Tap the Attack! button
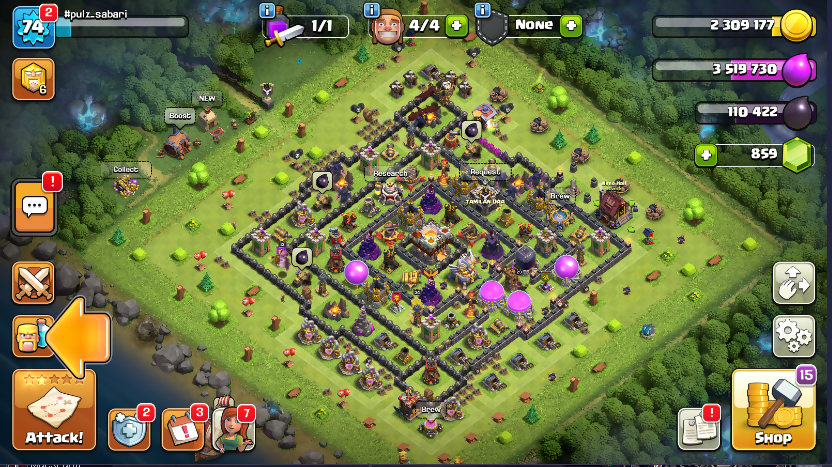 pos(54,412)
